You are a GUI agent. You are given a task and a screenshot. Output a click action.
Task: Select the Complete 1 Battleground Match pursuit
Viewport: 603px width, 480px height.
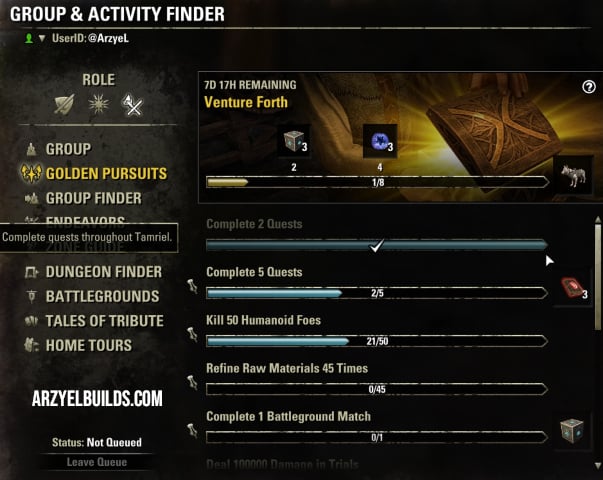[x=288, y=416]
